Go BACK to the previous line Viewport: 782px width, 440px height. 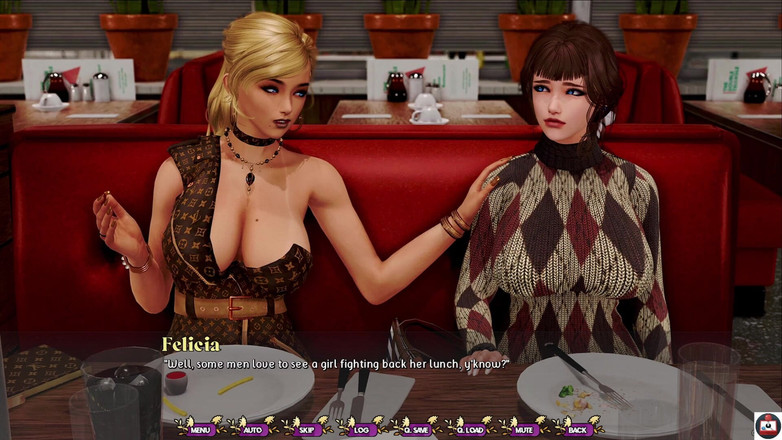[577, 429]
